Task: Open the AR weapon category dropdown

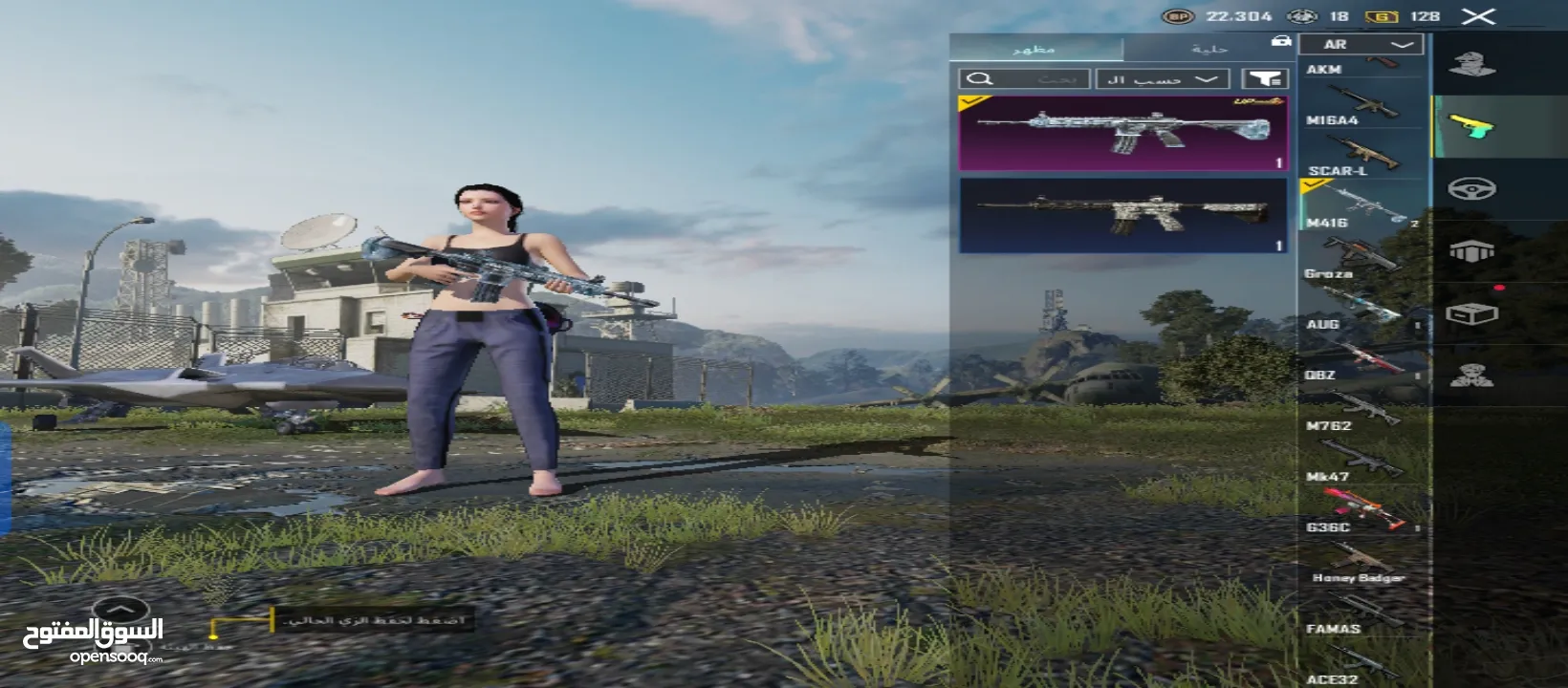Action: [x=1361, y=45]
